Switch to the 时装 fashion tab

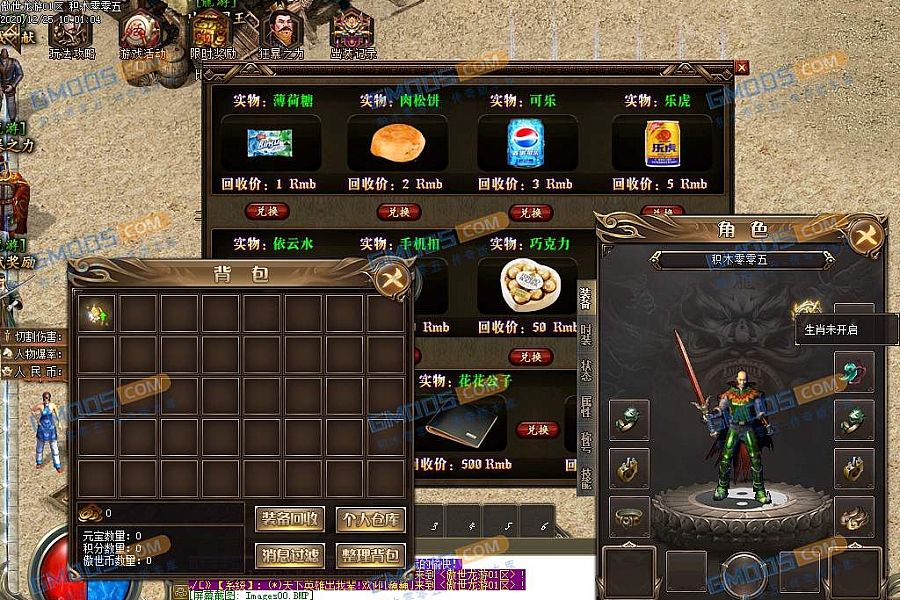coord(586,336)
